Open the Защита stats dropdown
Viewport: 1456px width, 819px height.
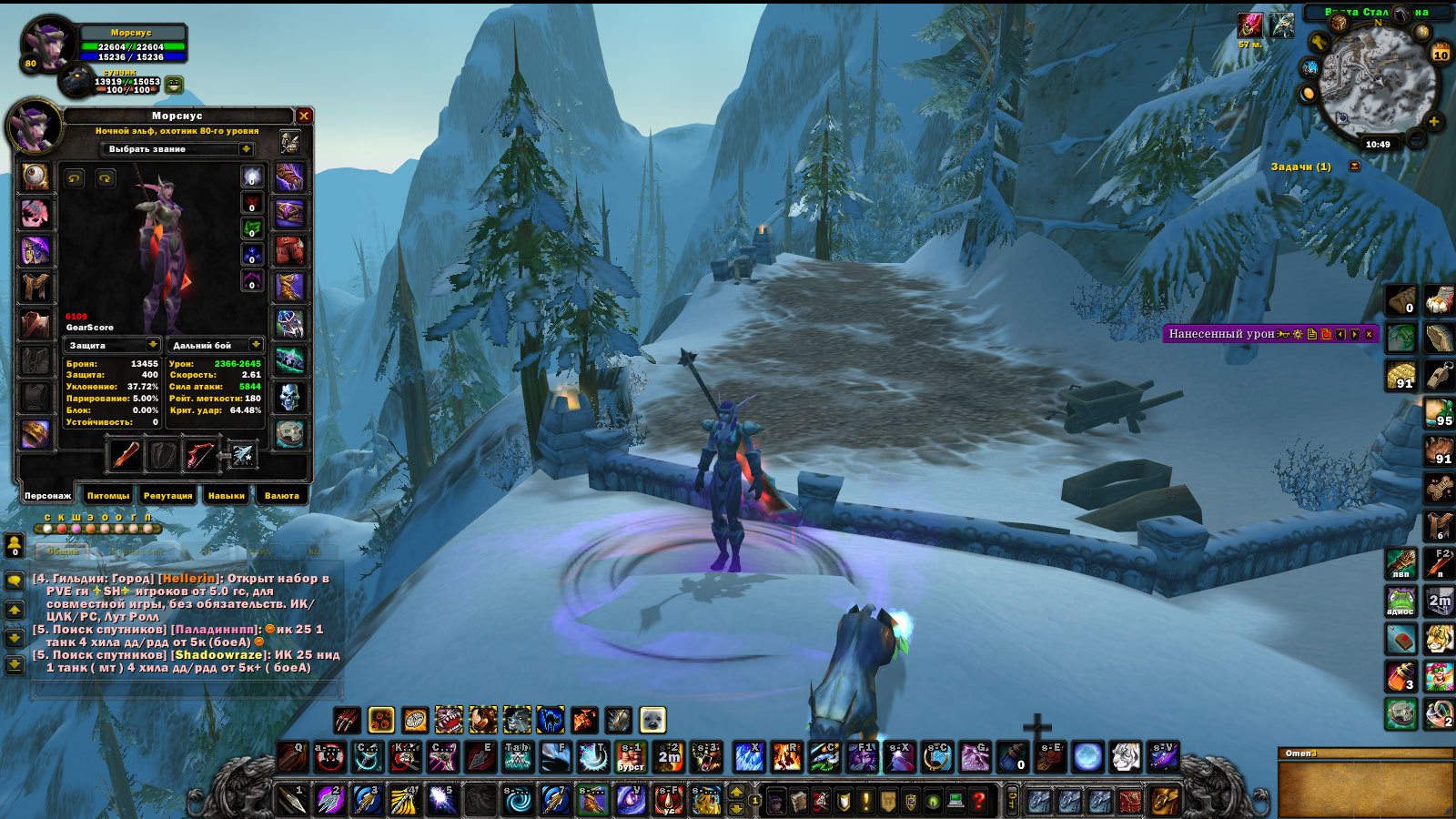pyautogui.click(x=153, y=345)
